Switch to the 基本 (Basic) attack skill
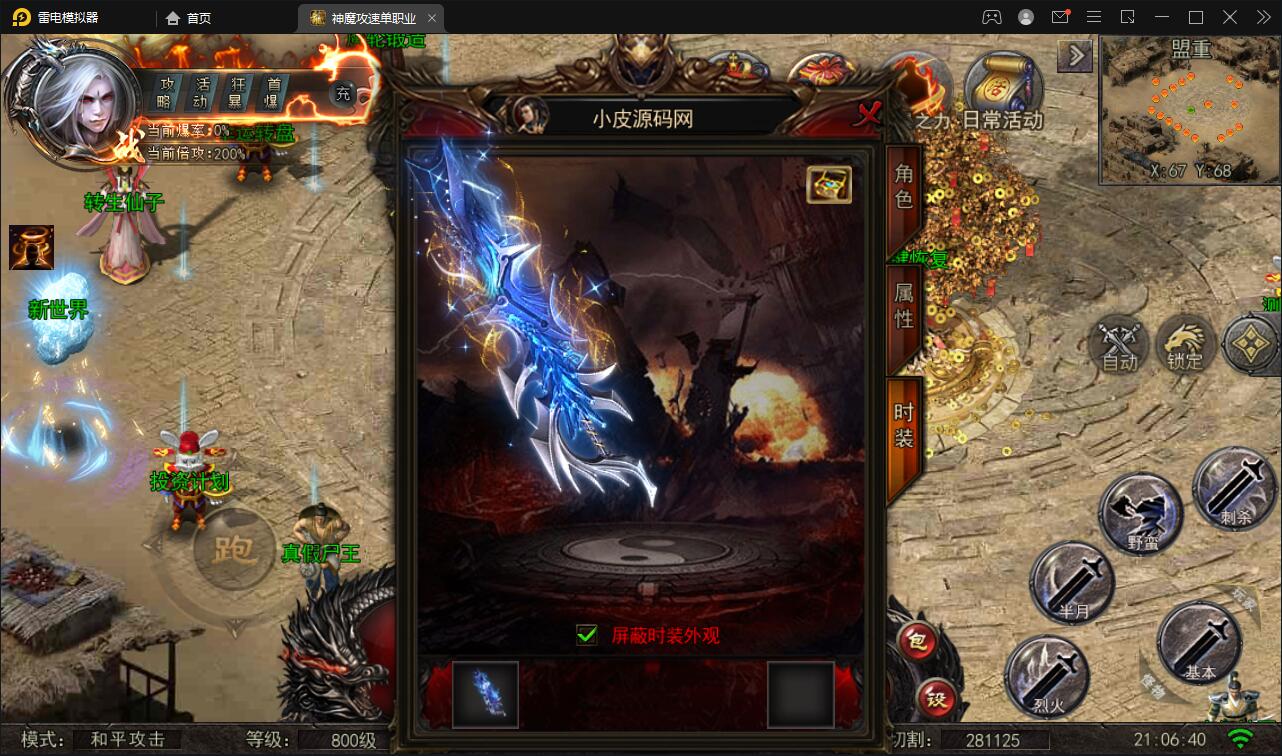The height and width of the screenshot is (756, 1282). (1200, 644)
